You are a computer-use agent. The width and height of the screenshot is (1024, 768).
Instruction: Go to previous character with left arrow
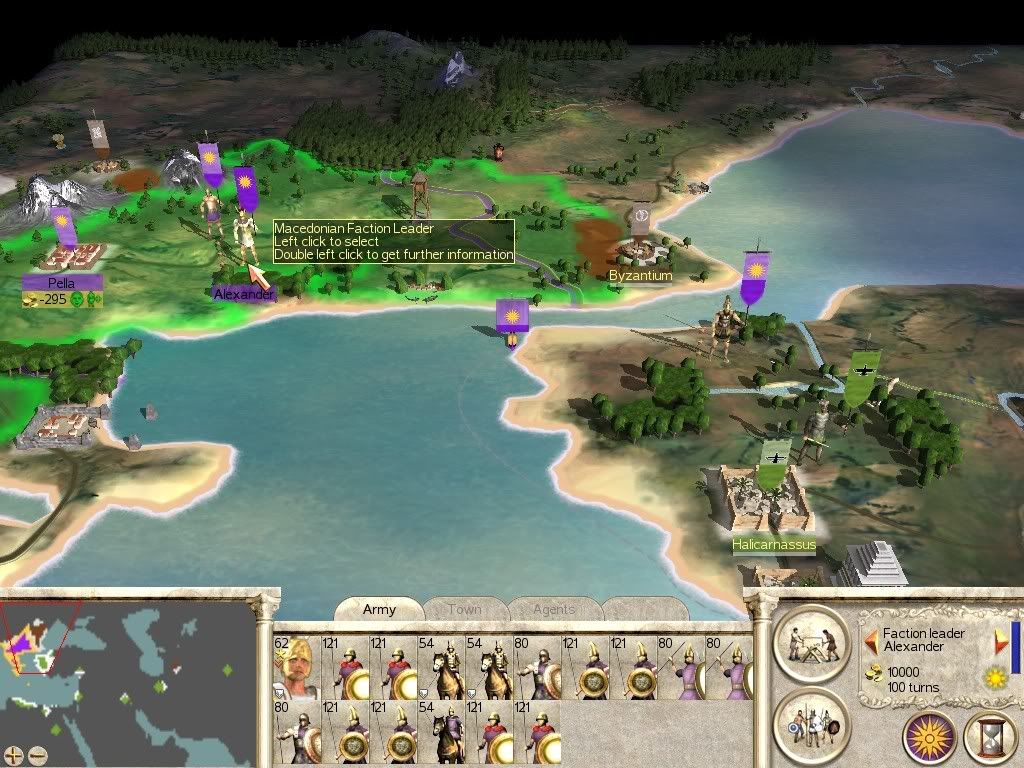click(x=871, y=641)
